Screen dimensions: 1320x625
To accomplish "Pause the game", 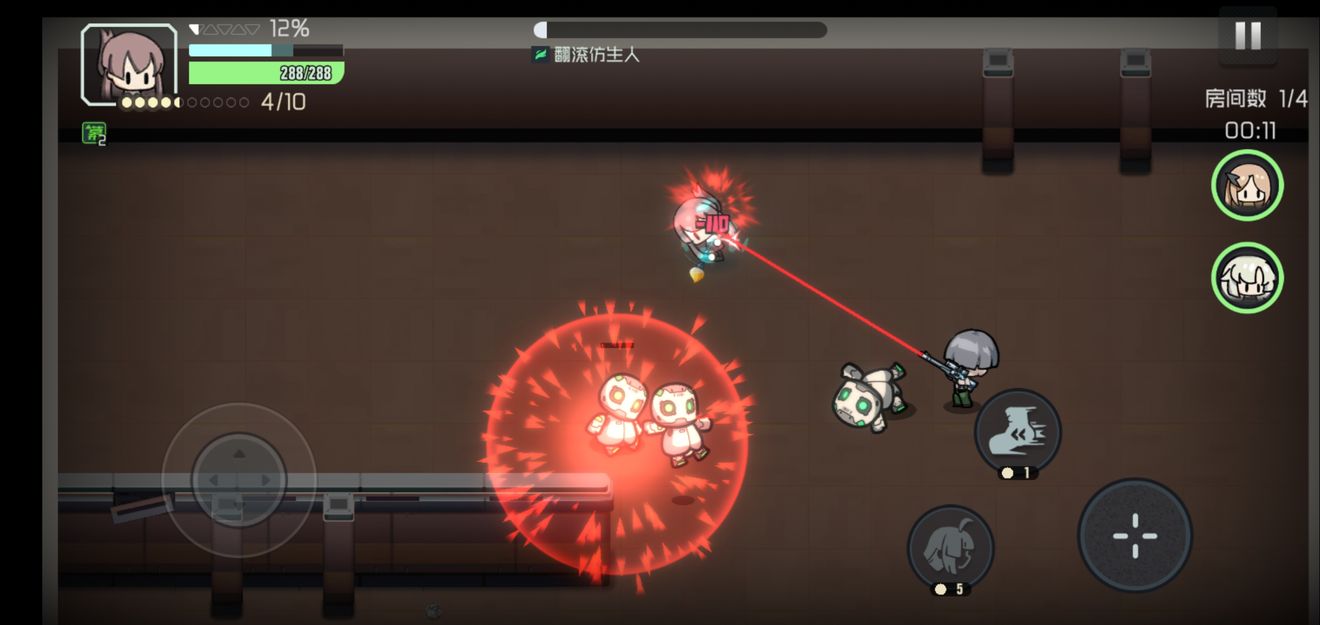I will (1247, 36).
